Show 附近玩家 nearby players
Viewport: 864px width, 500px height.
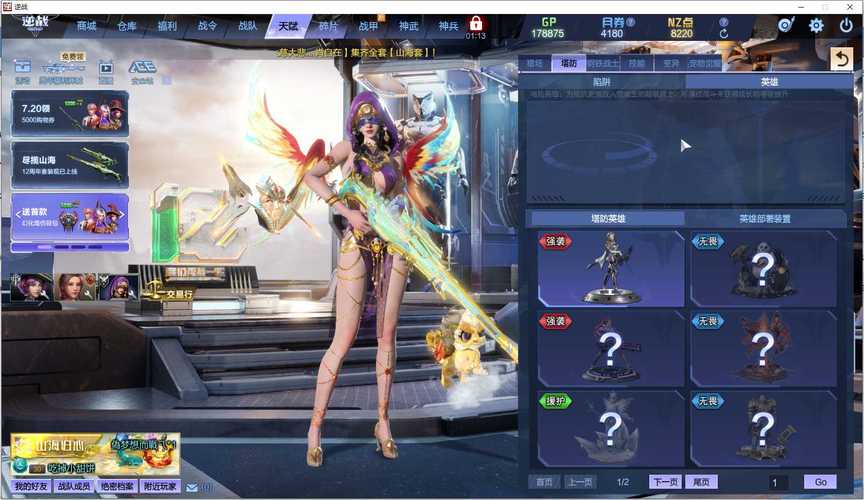coord(160,486)
